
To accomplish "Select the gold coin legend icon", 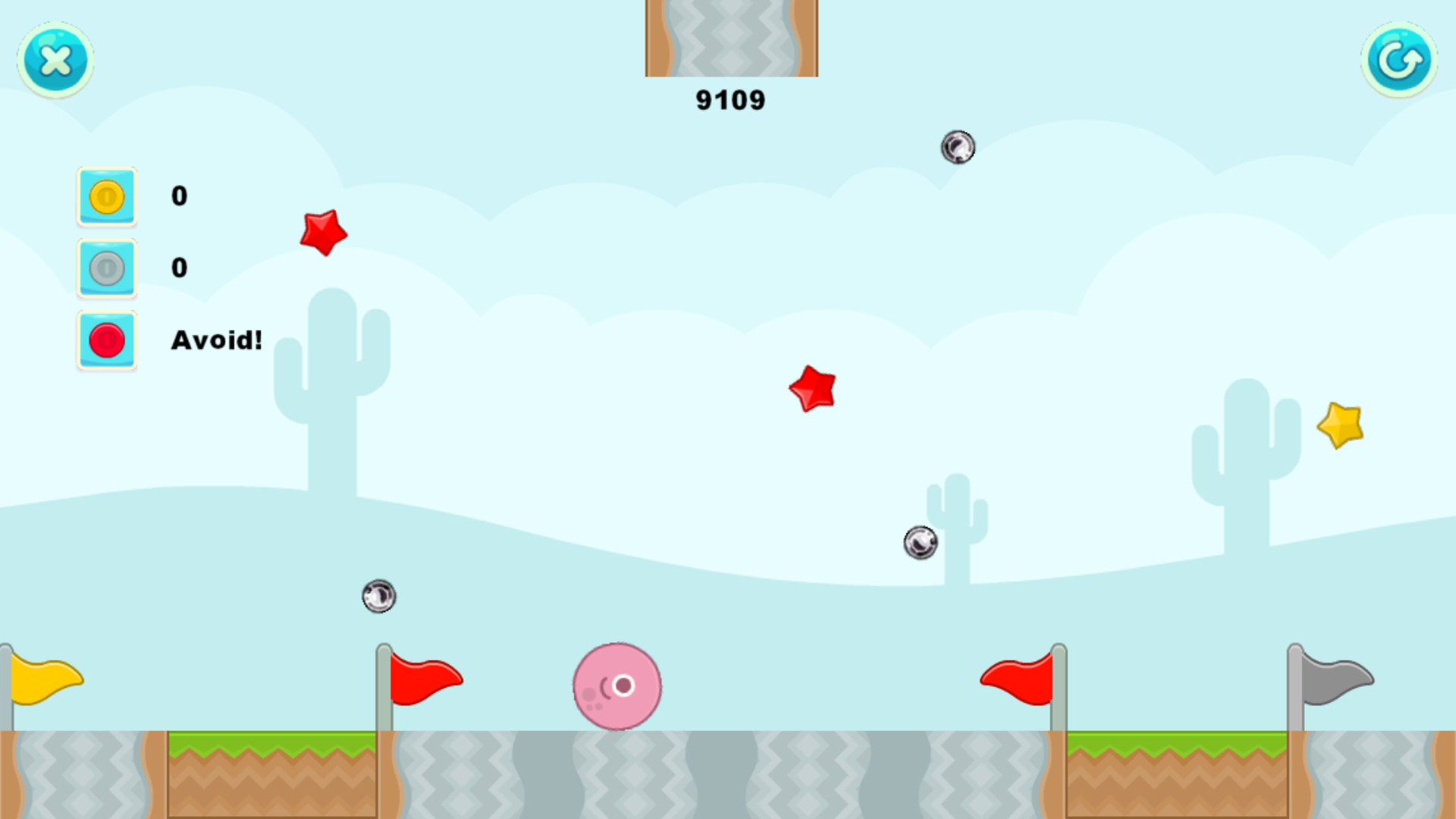I will pos(106,195).
